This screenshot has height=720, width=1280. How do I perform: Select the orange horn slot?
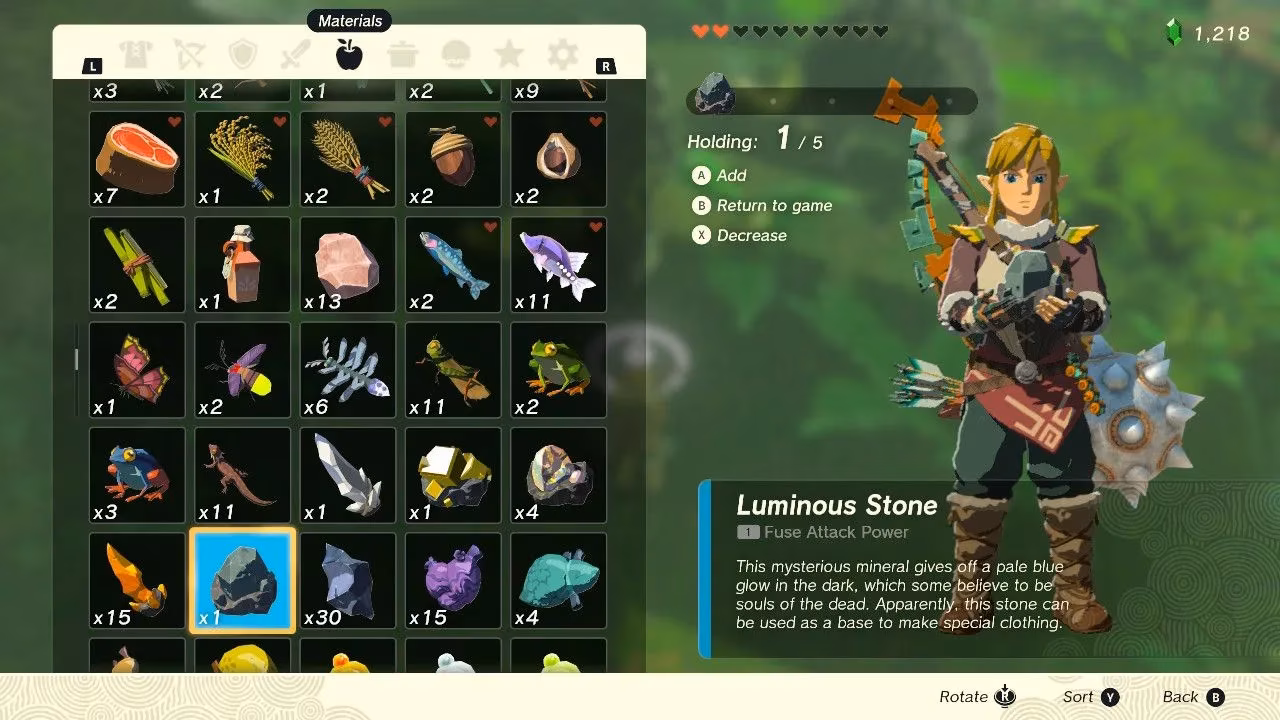(137, 581)
